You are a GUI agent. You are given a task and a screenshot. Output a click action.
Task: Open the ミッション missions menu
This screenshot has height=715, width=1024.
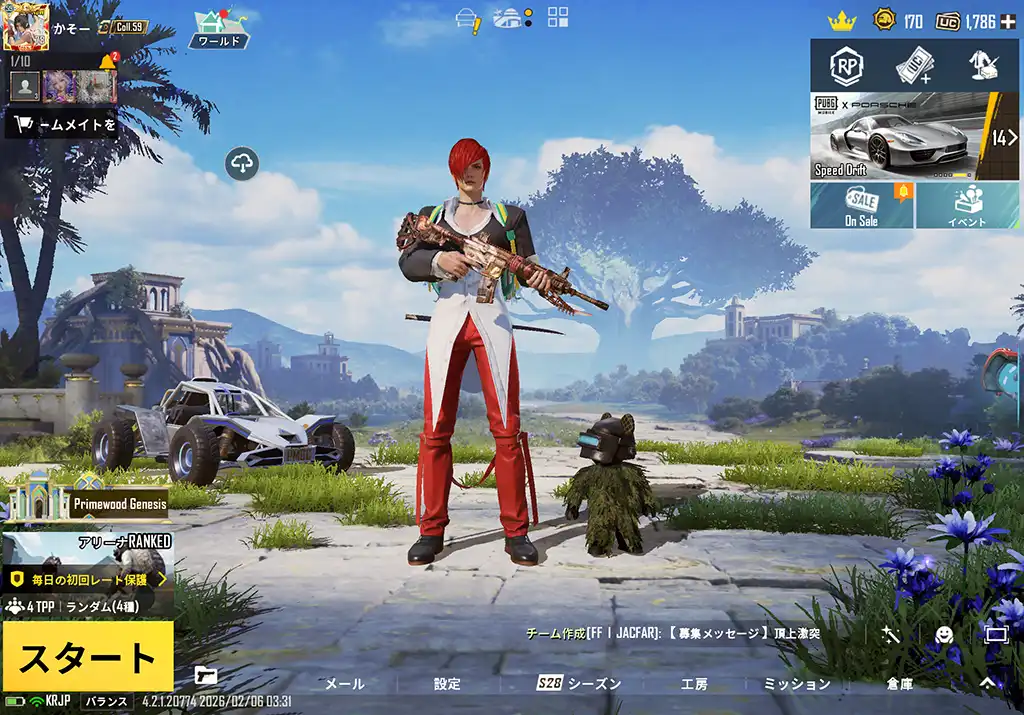(x=797, y=684)
